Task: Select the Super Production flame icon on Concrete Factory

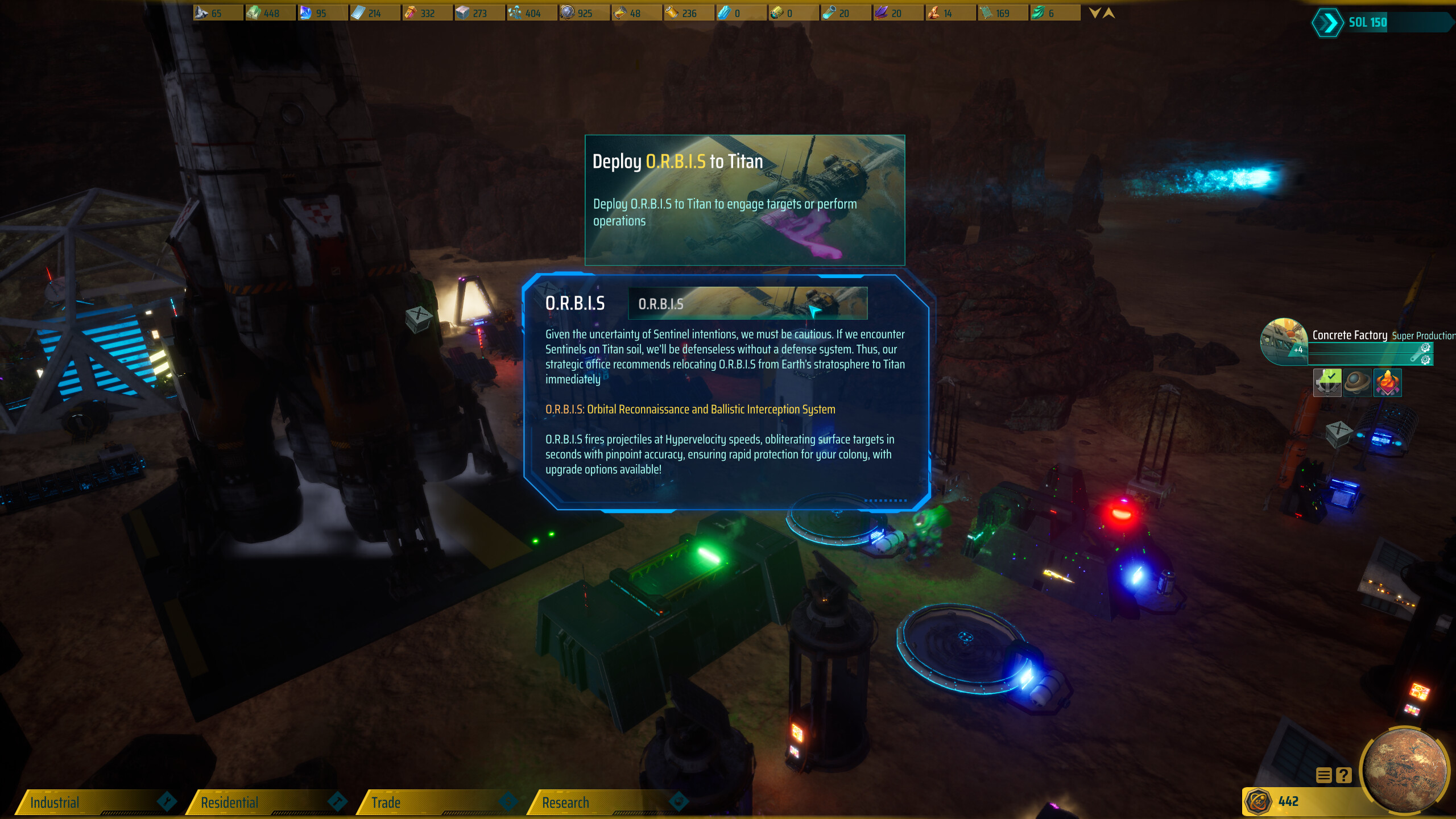Action: (x=1387, y=383)
